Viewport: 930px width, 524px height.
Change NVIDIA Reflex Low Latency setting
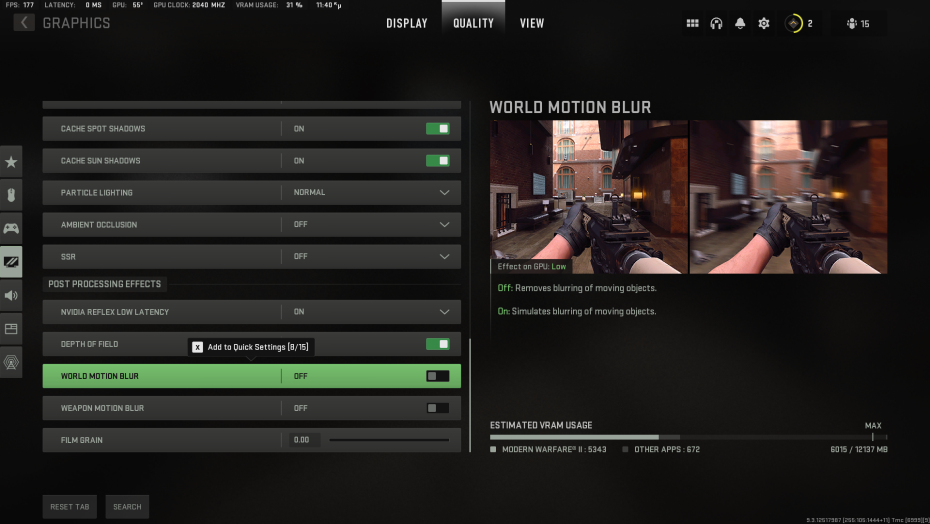point(444,312)
